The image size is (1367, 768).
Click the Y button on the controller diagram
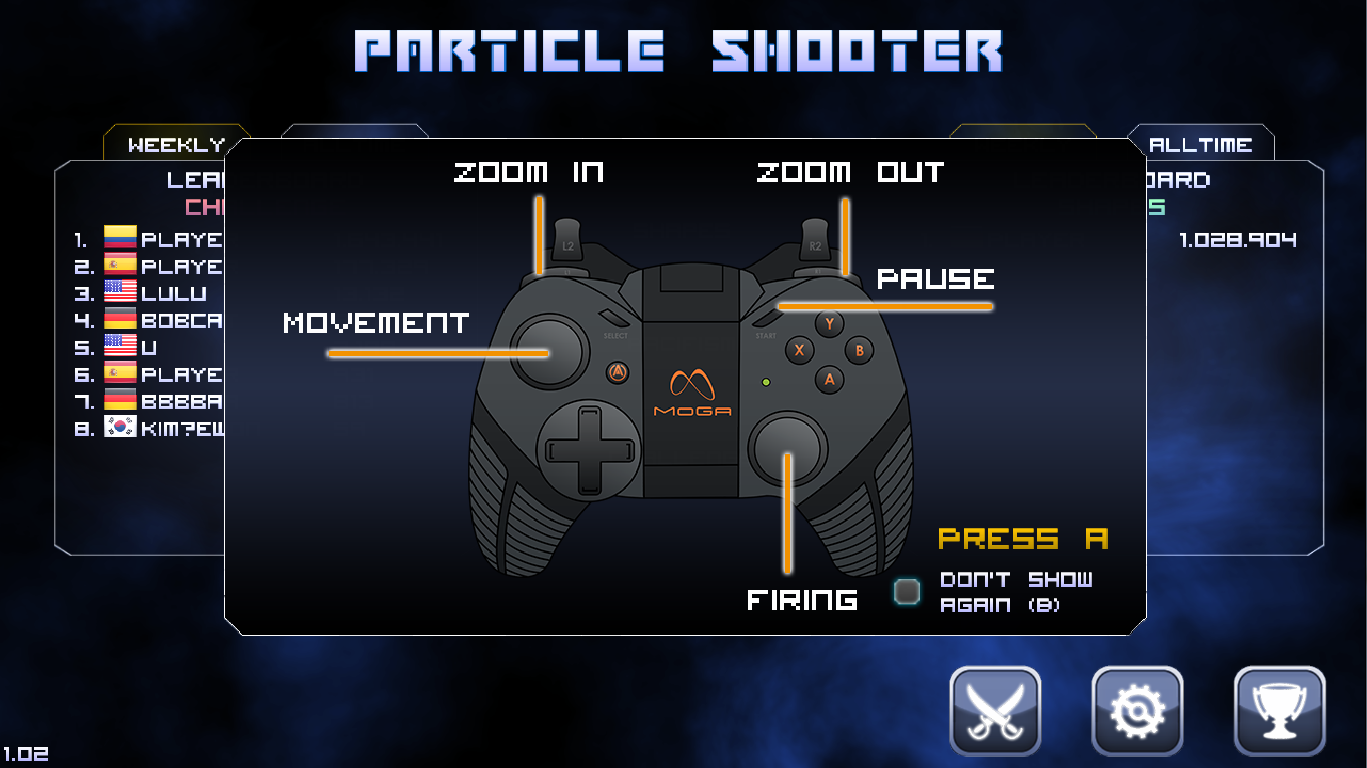point(829,323)
